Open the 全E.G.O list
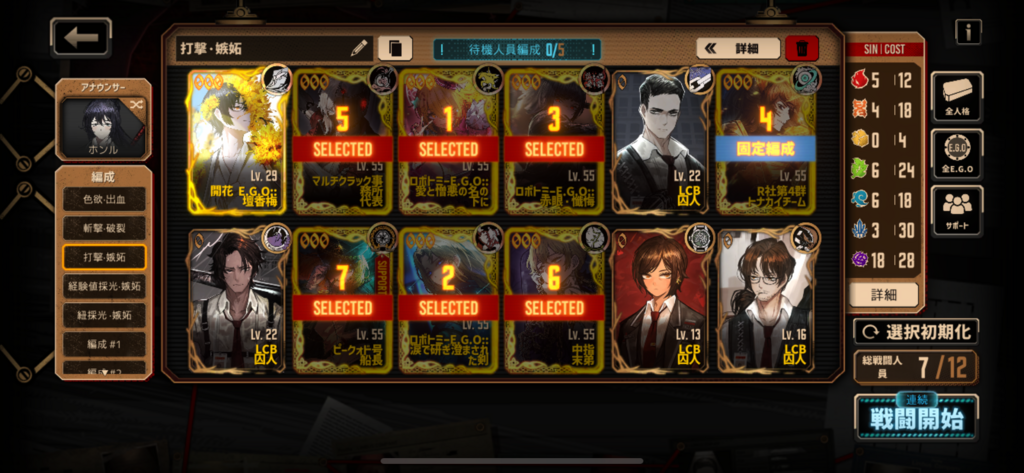Screen dimensions: 1024x473 pyautogui.click(x=956, y=153)
